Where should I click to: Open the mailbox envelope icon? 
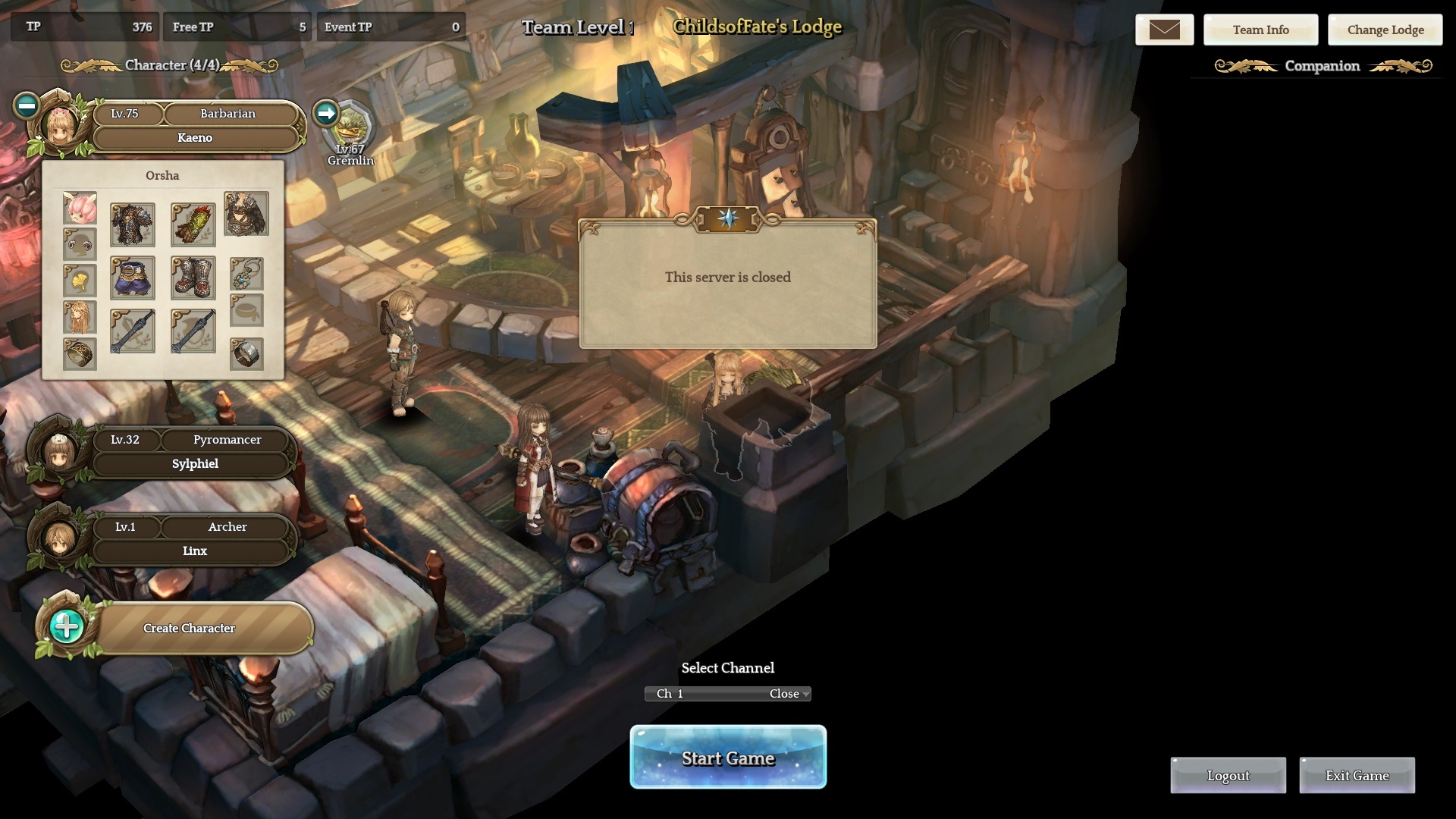pyautogui.click(x=1164, y=30)
